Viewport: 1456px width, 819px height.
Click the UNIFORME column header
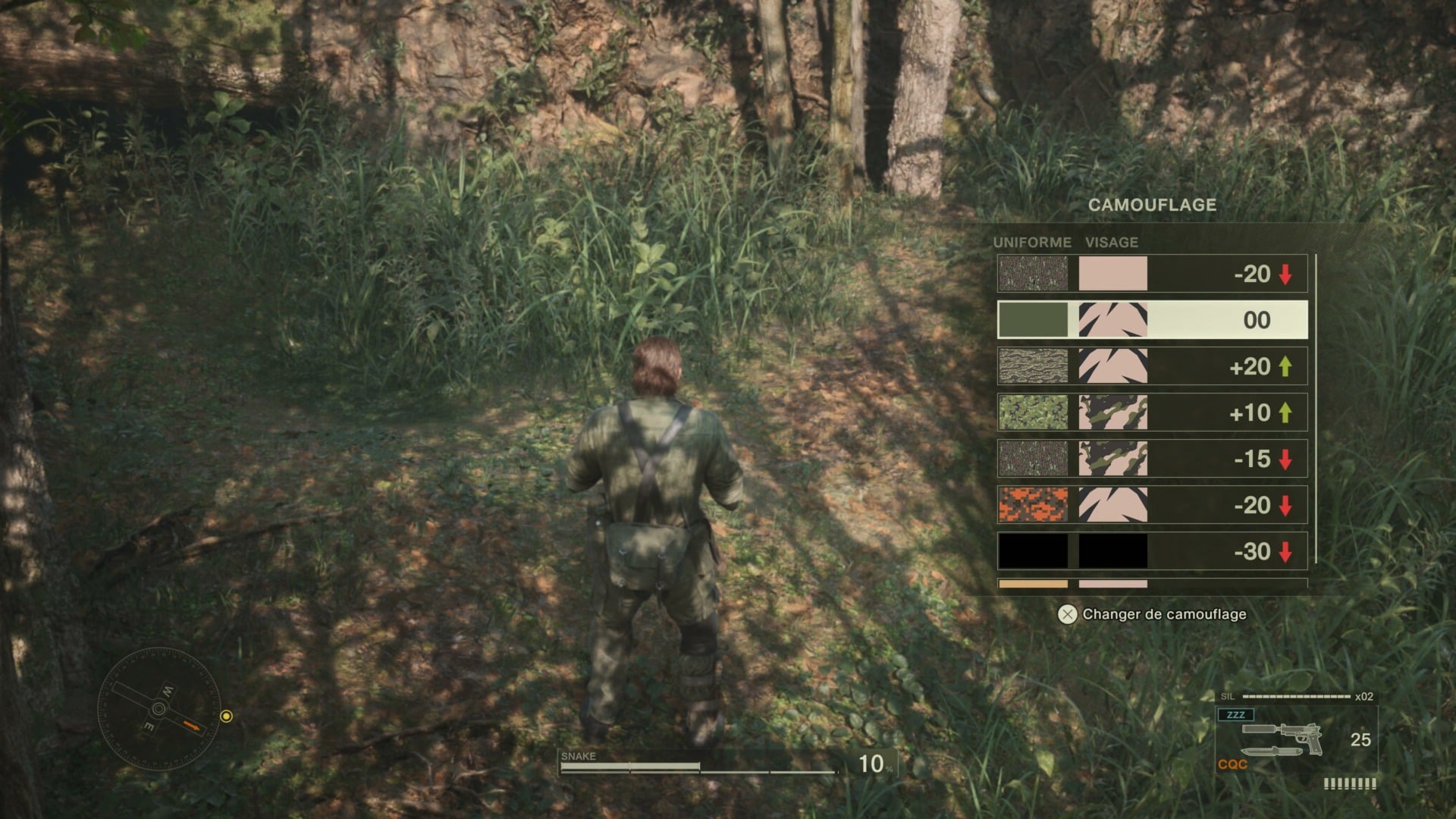[x=1031, y=243]
